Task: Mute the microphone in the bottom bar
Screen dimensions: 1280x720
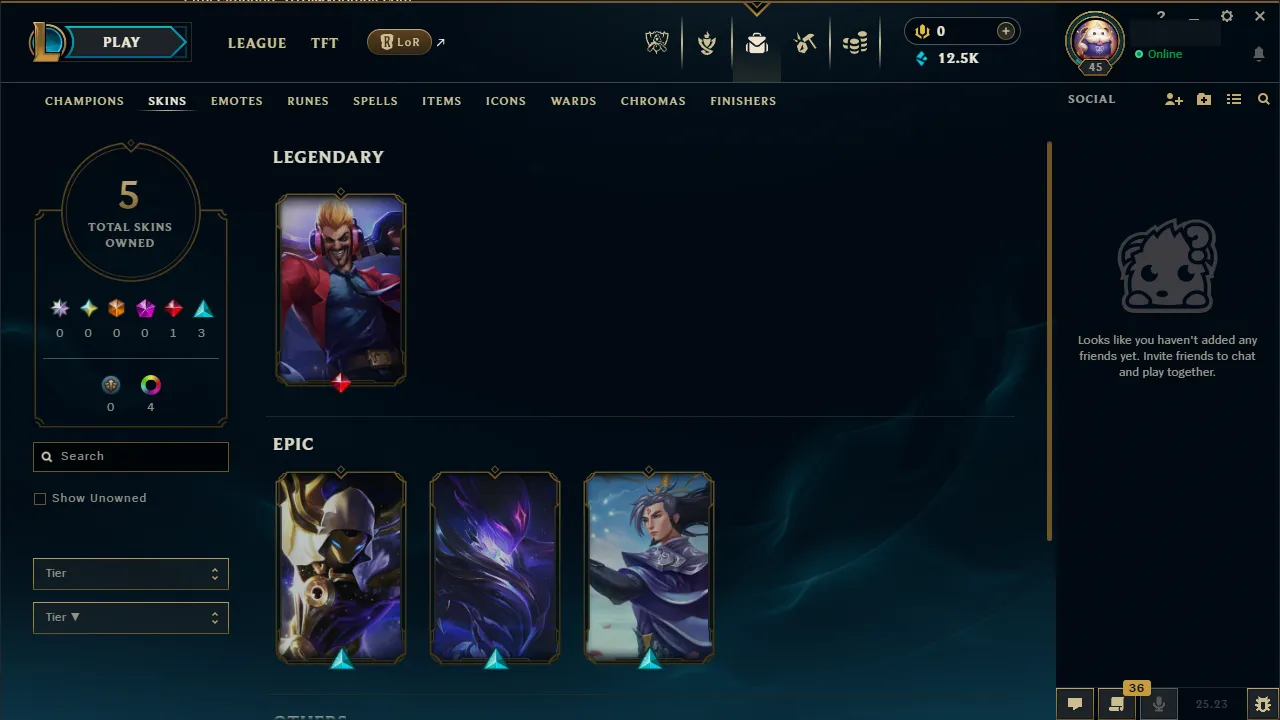Action: pos(1158,703)
